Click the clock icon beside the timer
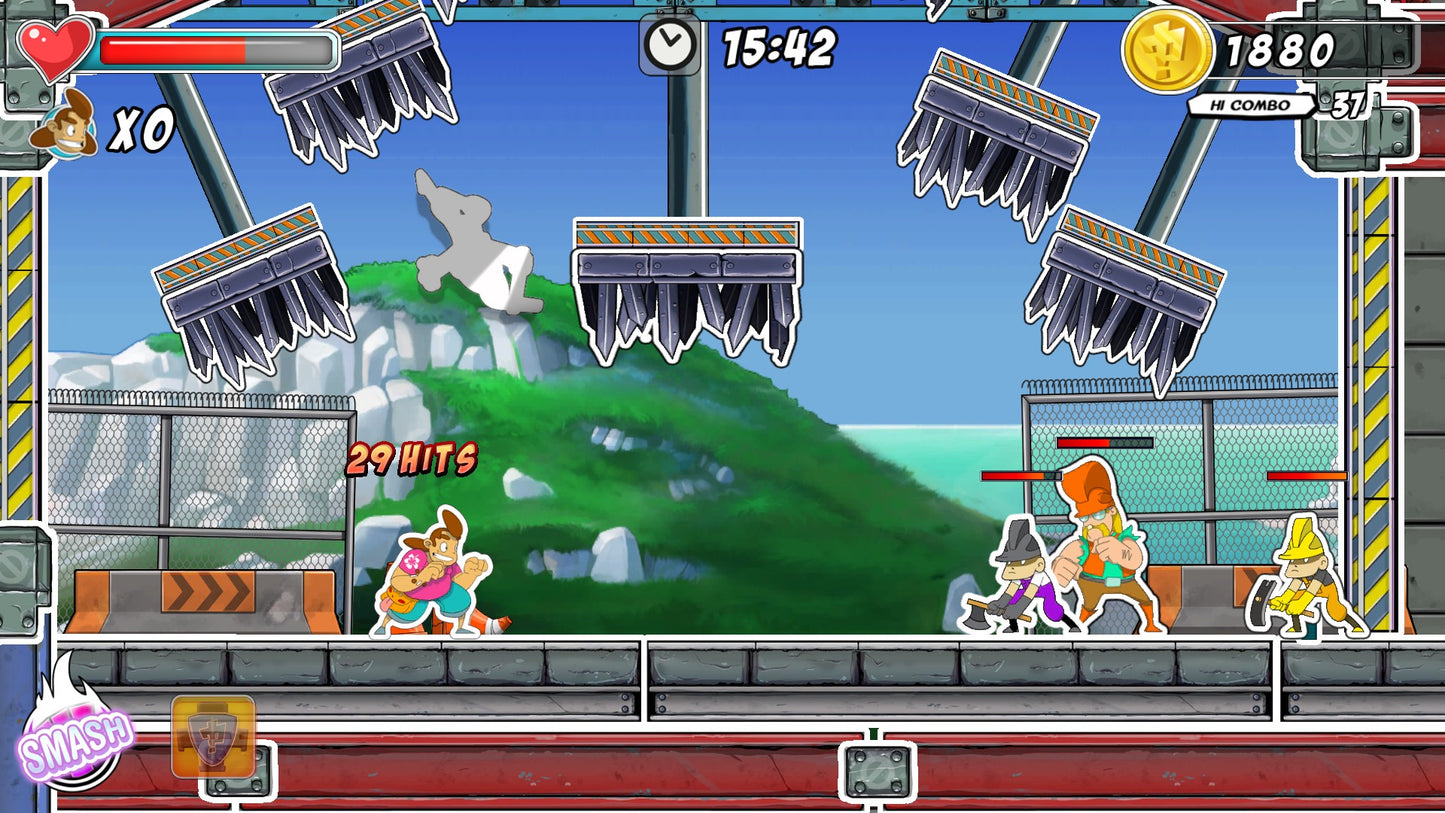Viewport: 1445px width, 813px height. [x=668, y=45]
